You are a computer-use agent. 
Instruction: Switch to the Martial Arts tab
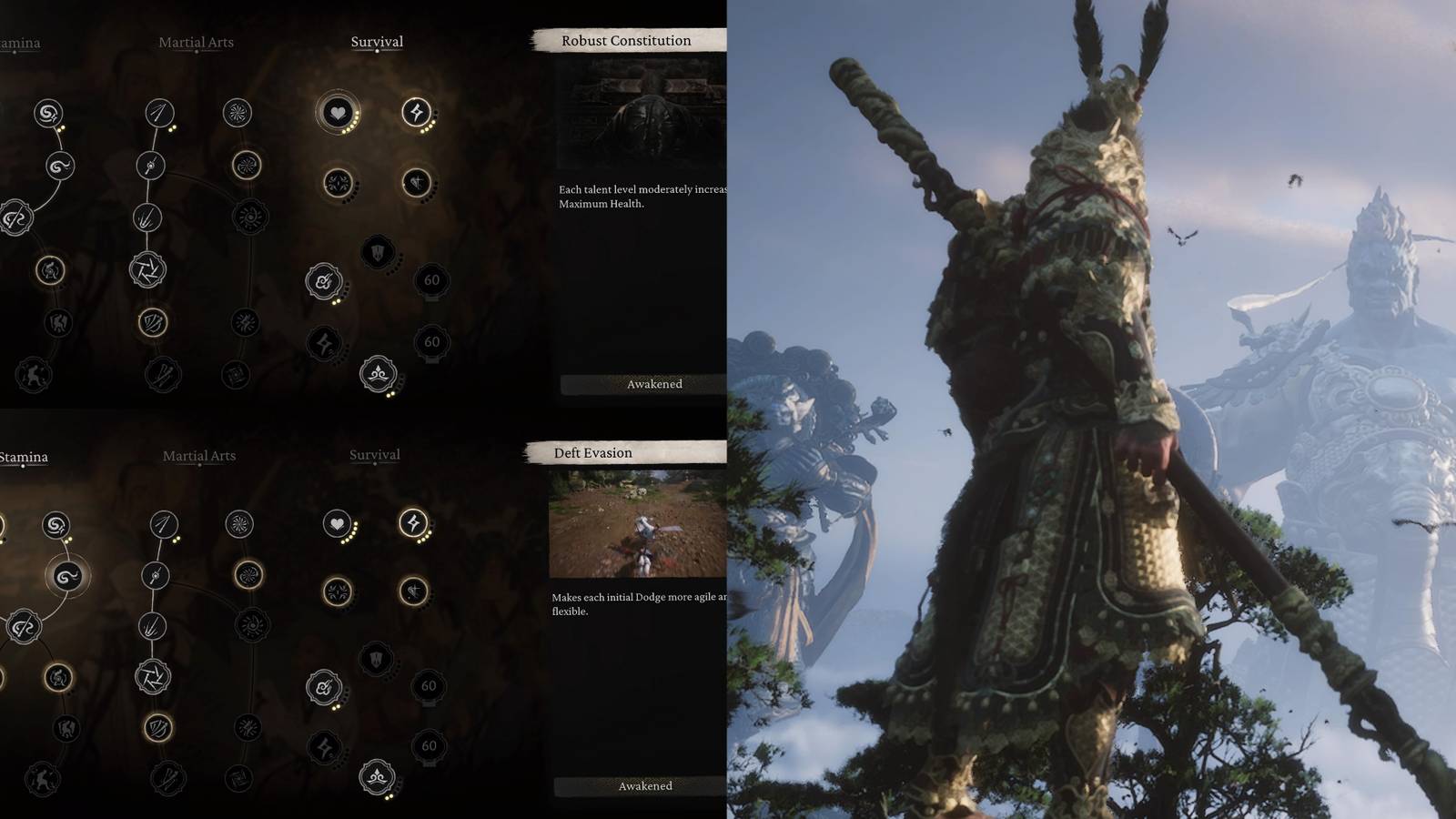coord(197,42)
